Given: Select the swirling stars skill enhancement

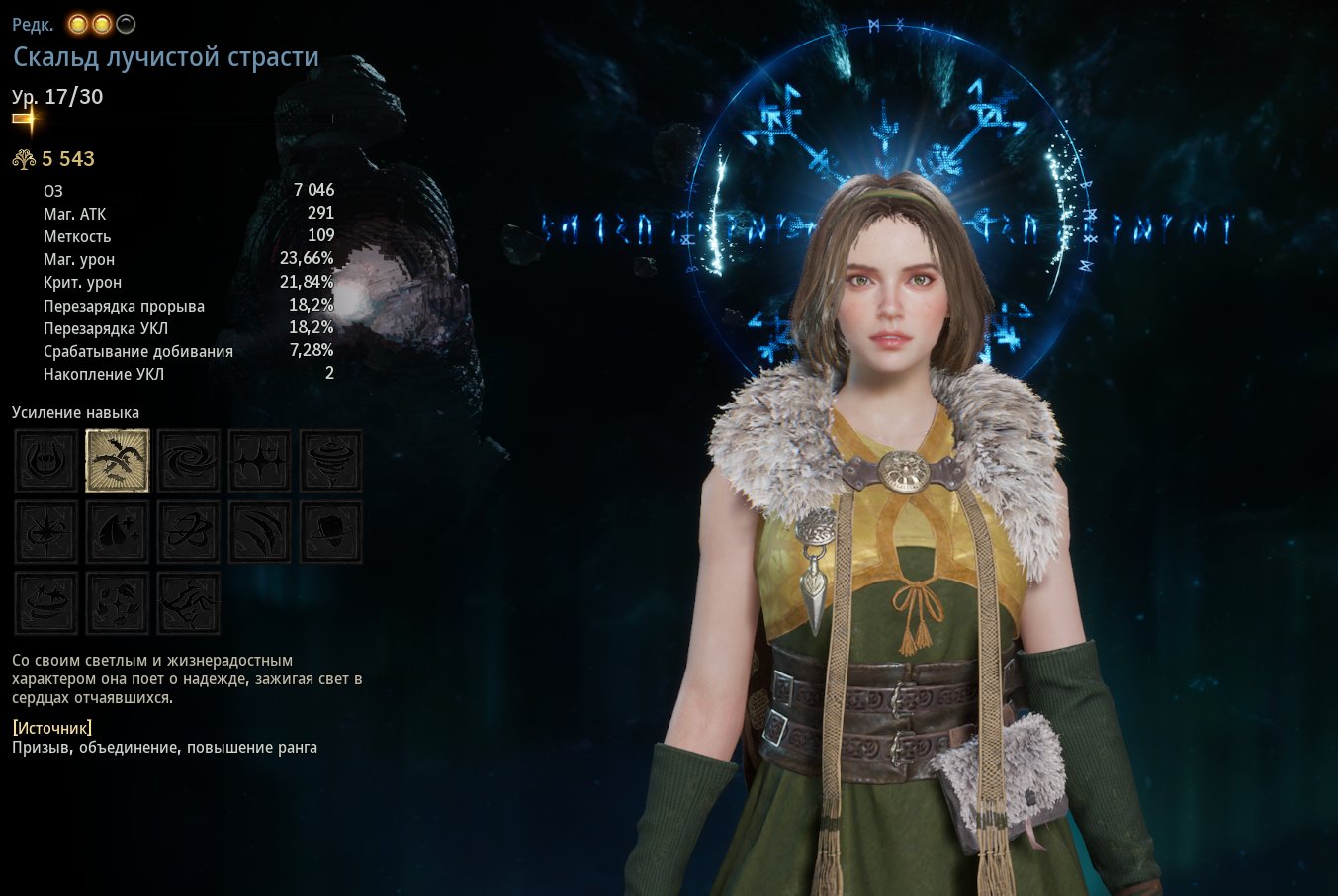Looking at the screenshot, I should click(x=45, y=603).
